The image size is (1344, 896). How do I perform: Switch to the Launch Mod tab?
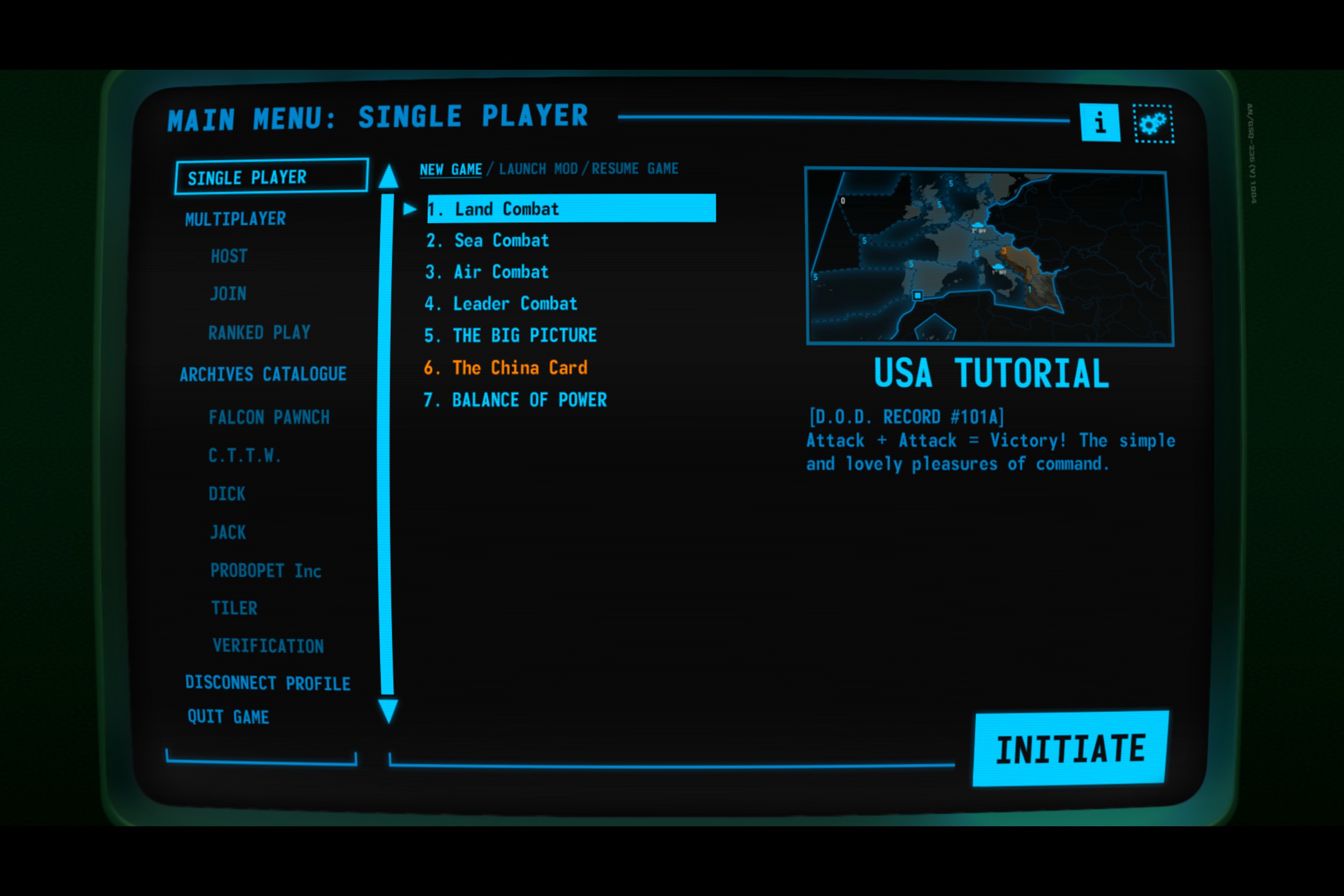[538, 169]
